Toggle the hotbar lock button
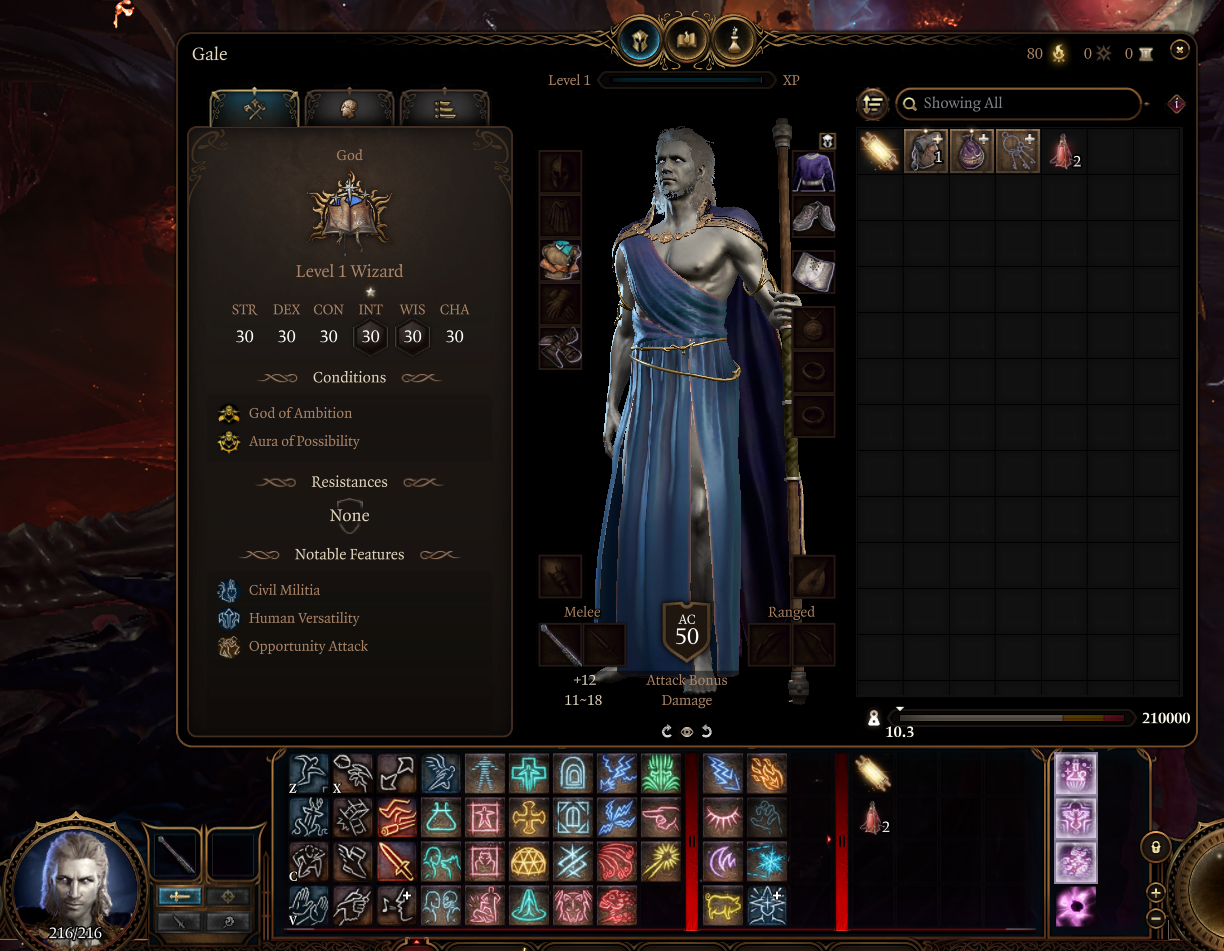The image size is (1224, 951). 1156,848
